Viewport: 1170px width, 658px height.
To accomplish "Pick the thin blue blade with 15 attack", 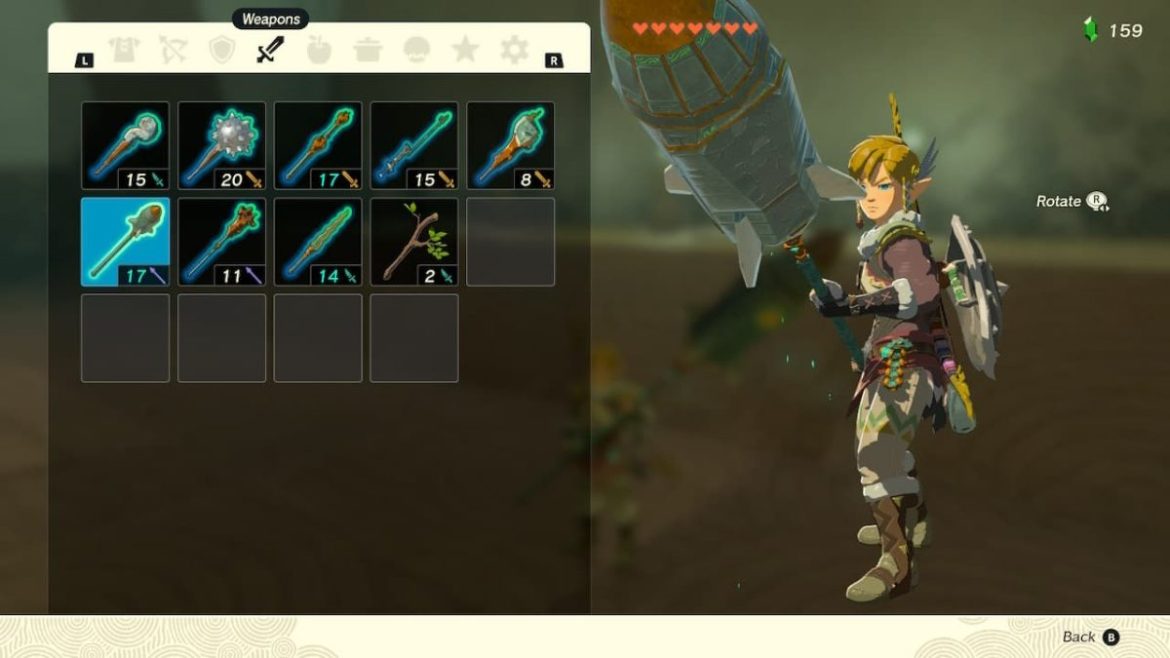I will click(x=414, y=145).
